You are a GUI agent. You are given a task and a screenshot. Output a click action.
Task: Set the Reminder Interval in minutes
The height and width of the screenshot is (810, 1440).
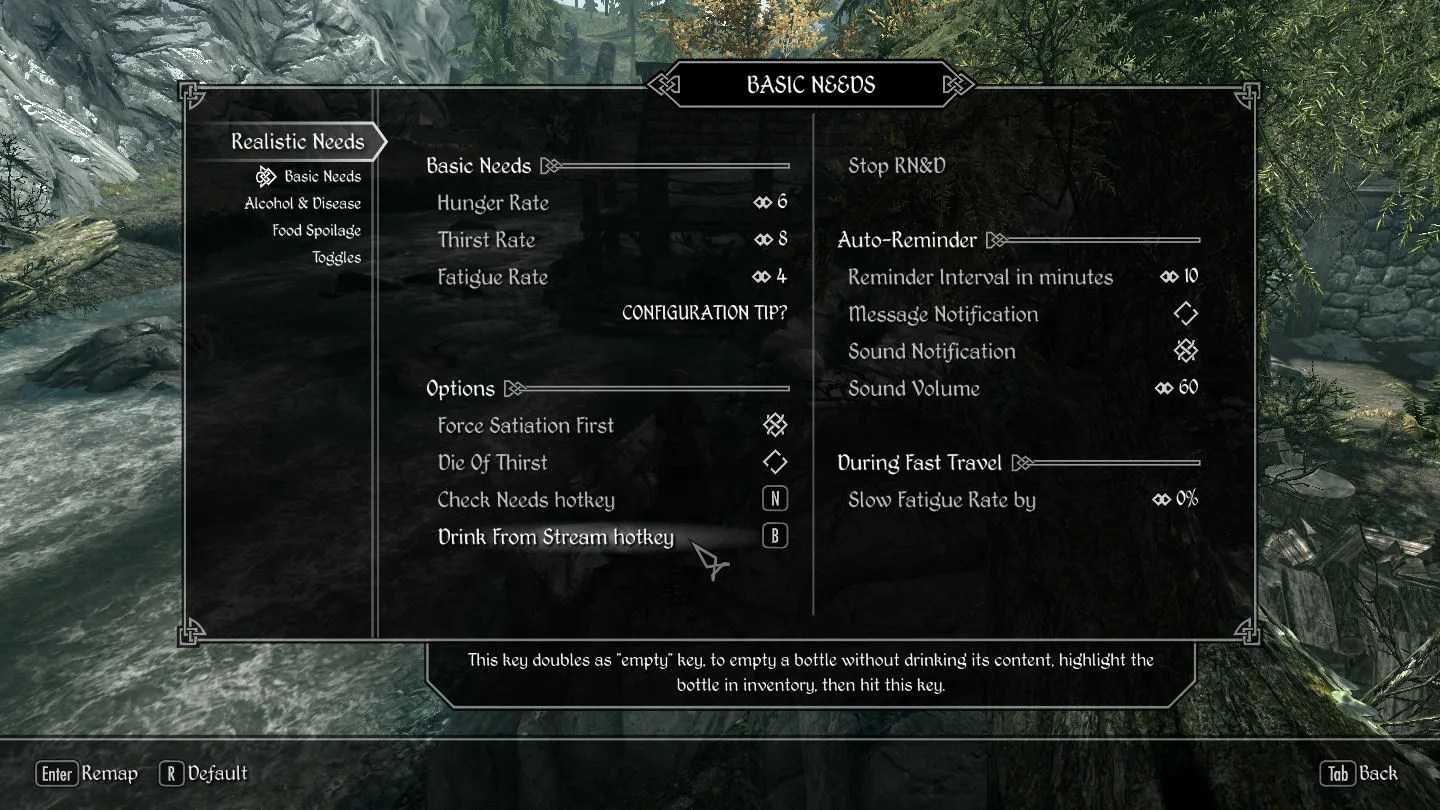point(1022,278)
